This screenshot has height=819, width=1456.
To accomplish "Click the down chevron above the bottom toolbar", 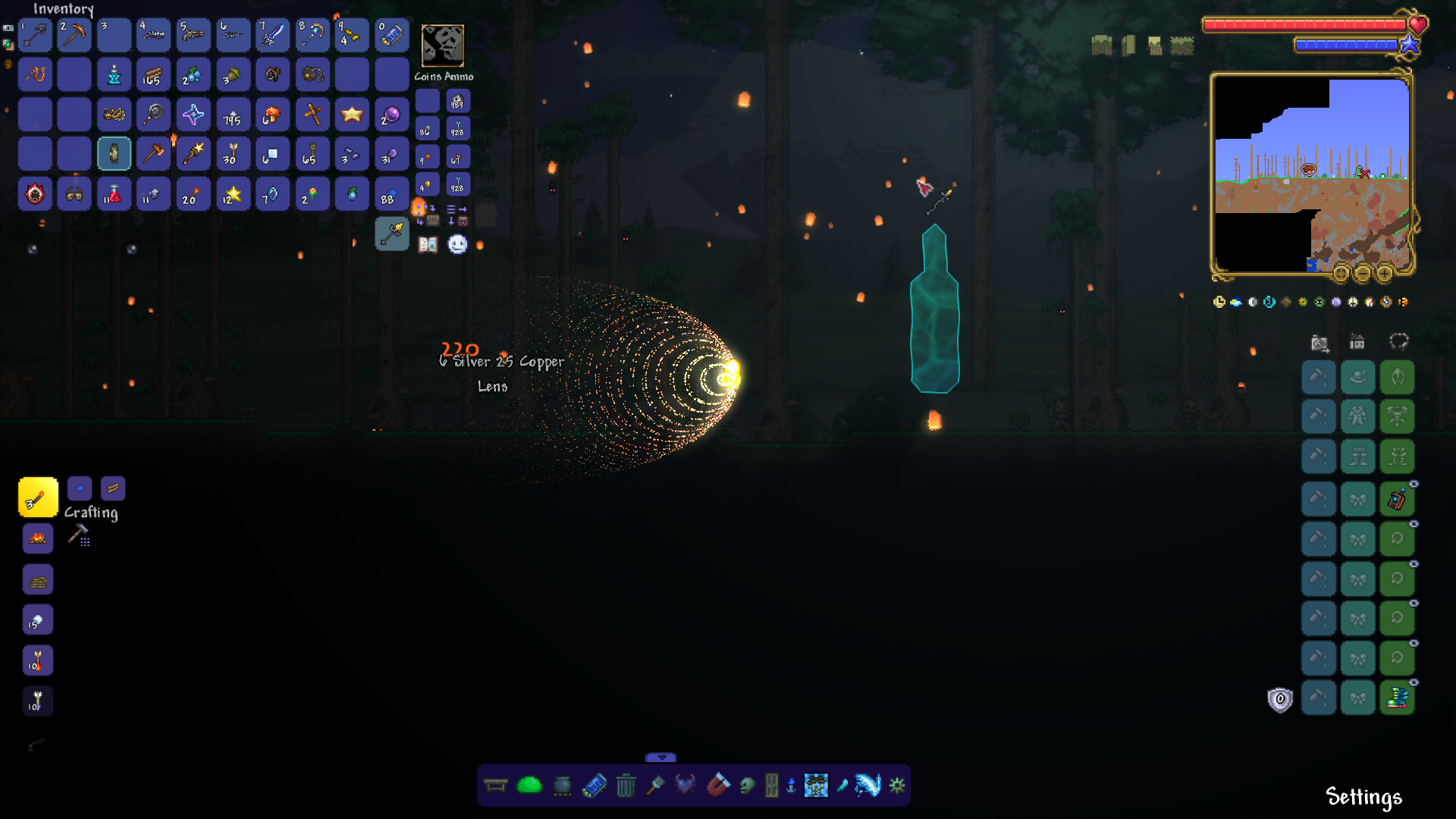I will 660,757.
